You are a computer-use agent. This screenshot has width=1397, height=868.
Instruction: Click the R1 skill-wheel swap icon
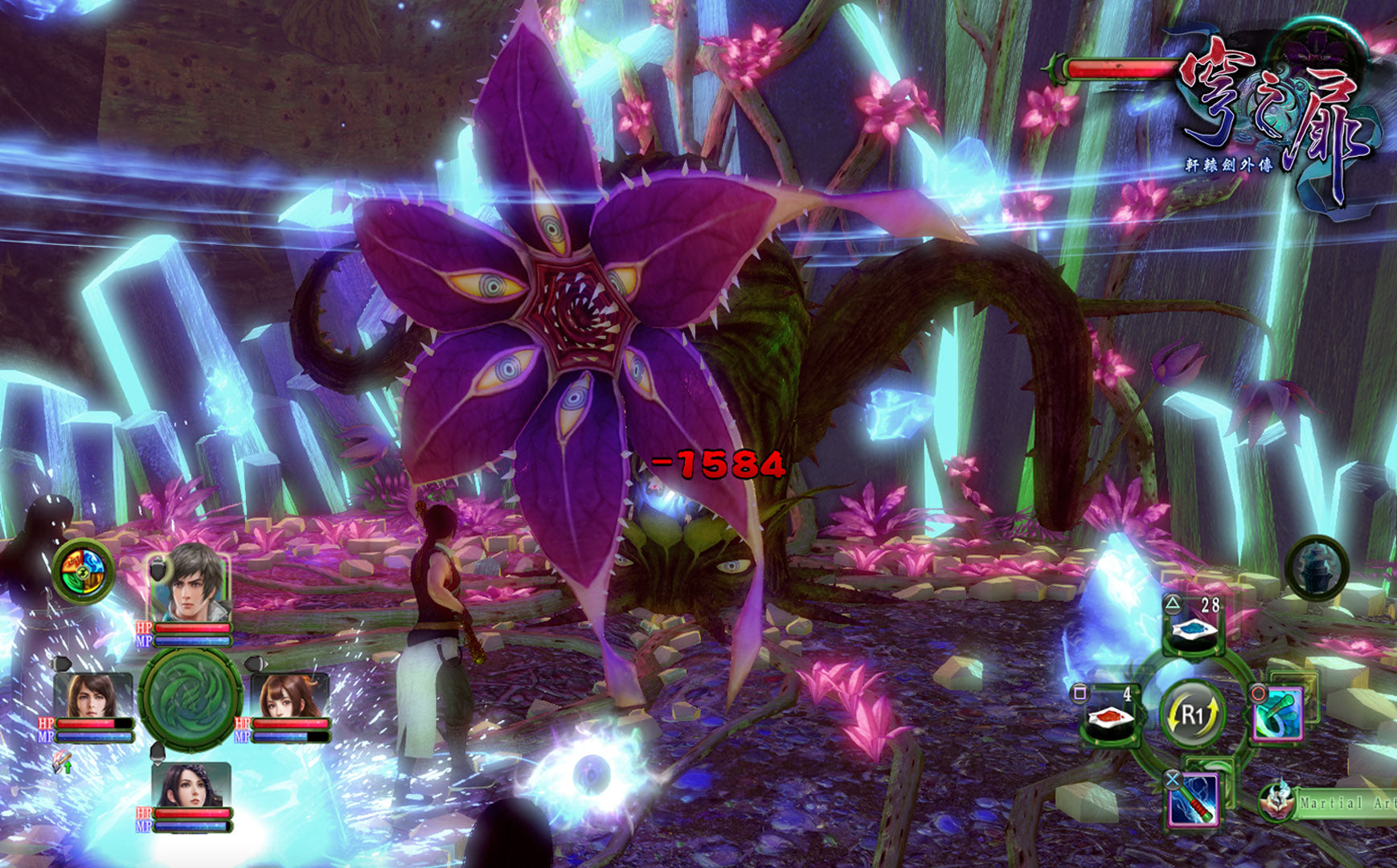coord(1192,713)
